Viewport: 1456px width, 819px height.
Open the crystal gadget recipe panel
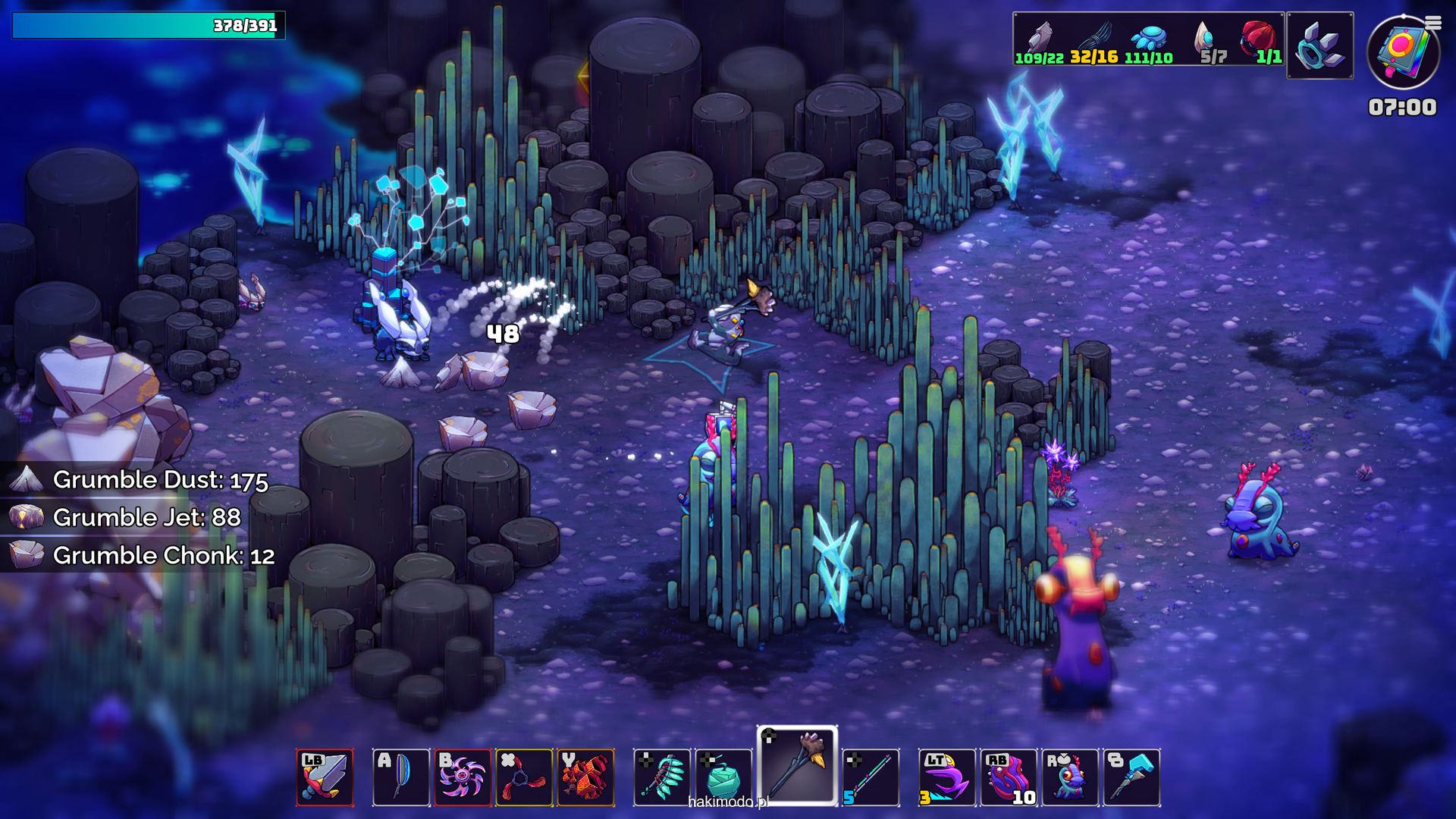click(1319, 45)
